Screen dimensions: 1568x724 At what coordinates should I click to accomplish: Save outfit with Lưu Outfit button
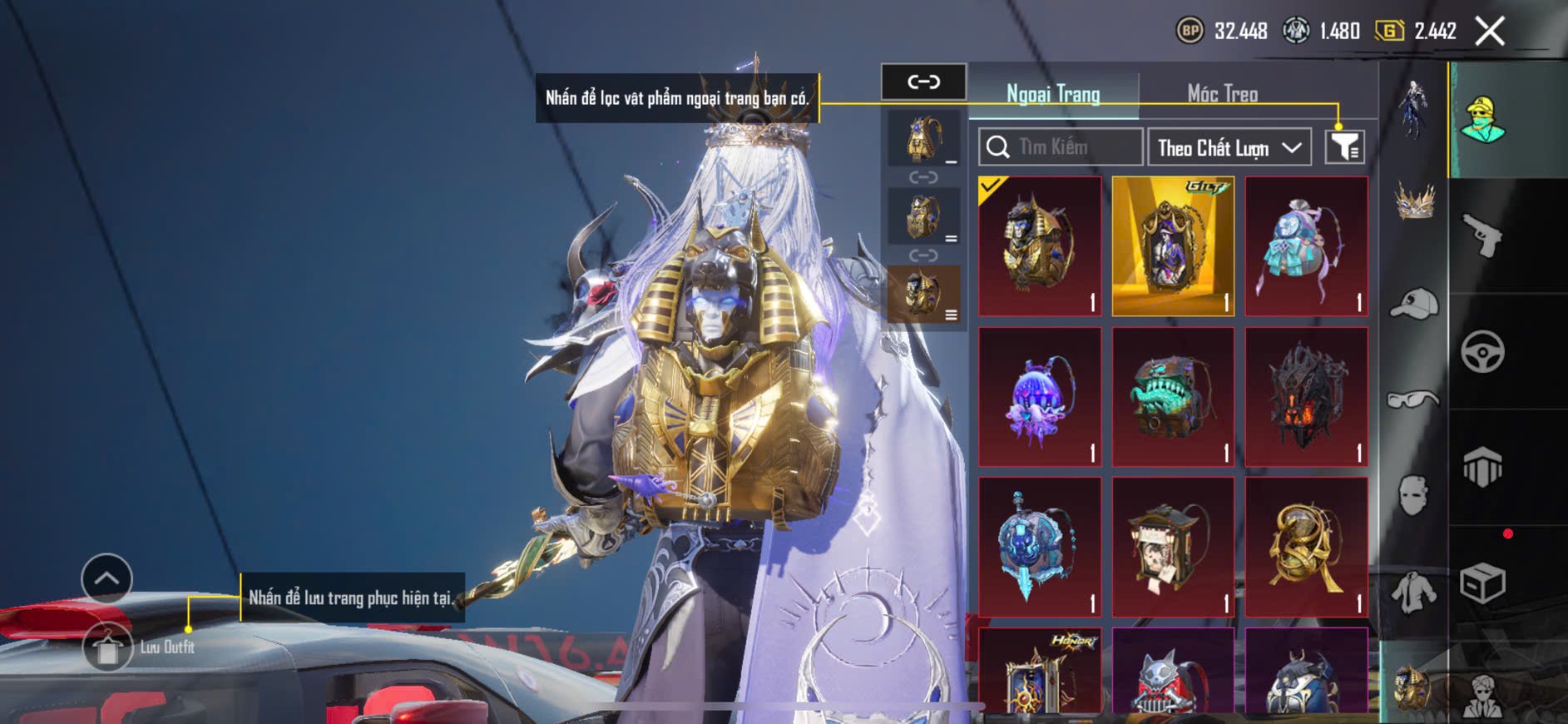[x=108, y=647]
